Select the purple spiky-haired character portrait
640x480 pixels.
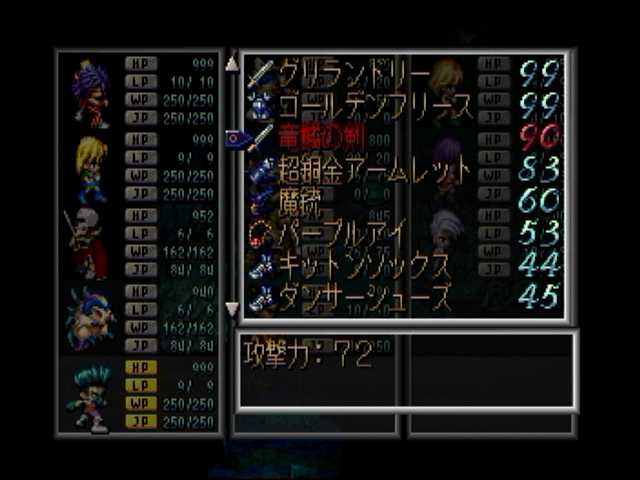tap(90, 90)
